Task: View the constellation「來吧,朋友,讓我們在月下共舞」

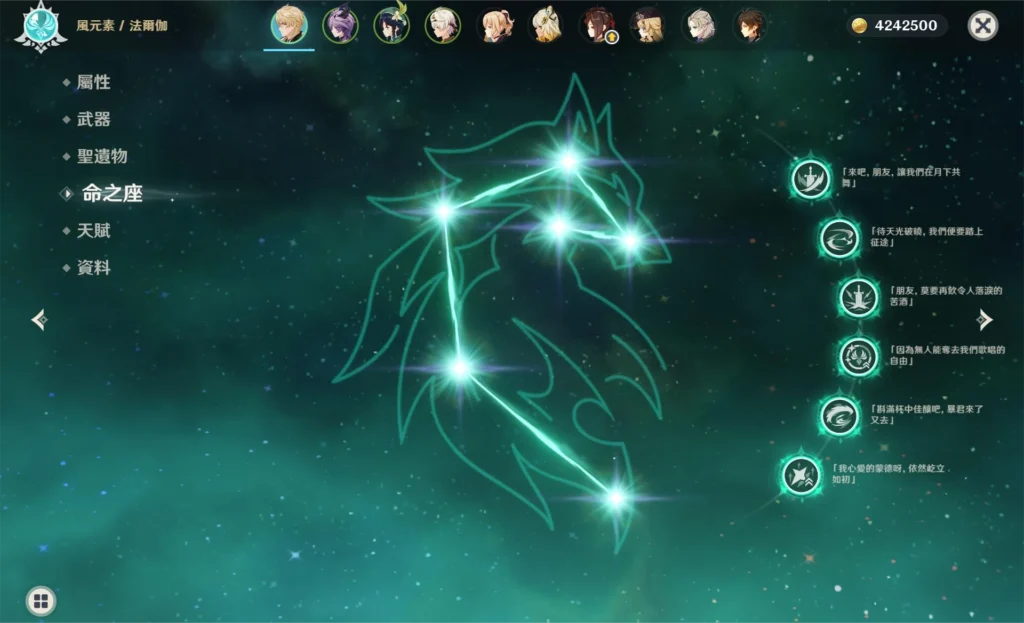Action: pyautogui.click(x=811, y=179)
